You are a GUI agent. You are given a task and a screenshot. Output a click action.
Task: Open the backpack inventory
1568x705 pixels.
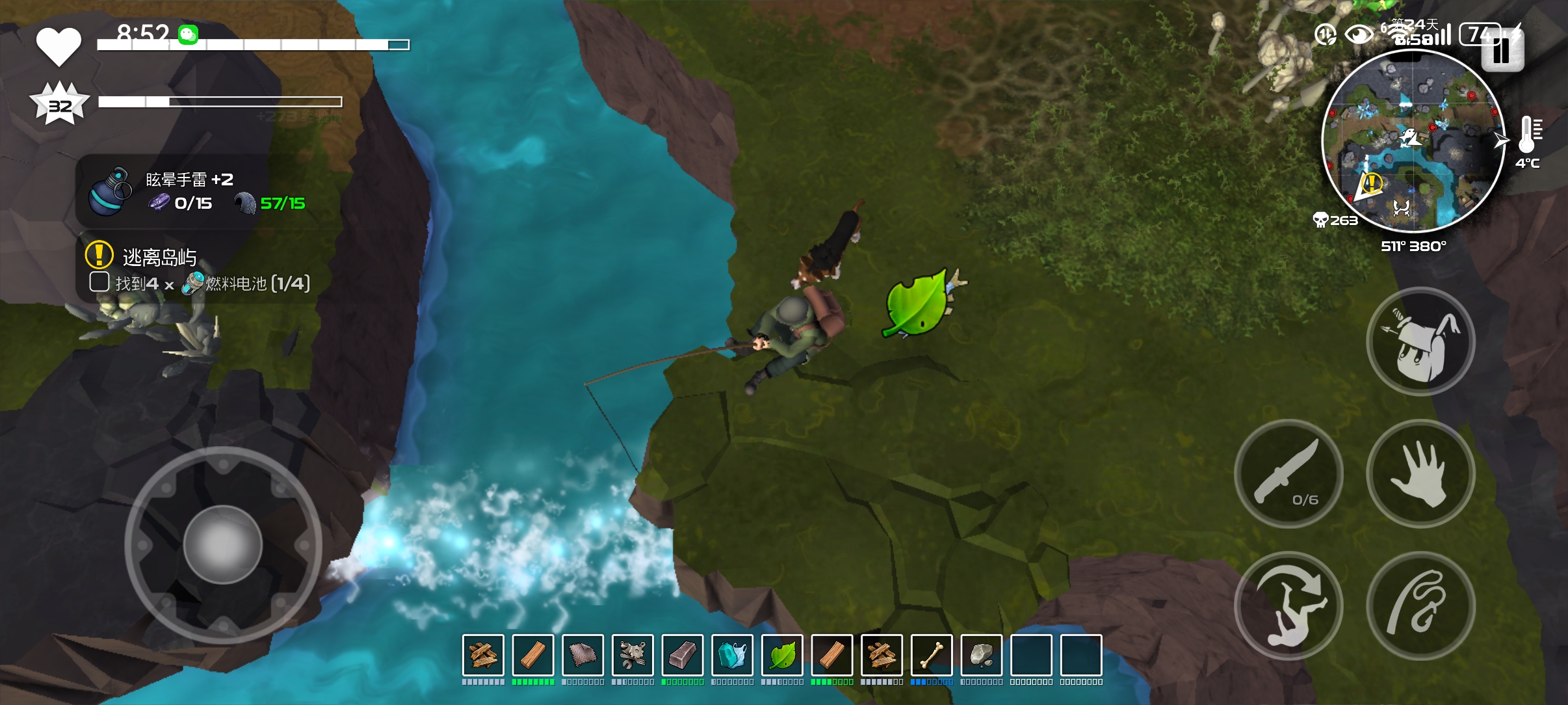click(1420, 341)
